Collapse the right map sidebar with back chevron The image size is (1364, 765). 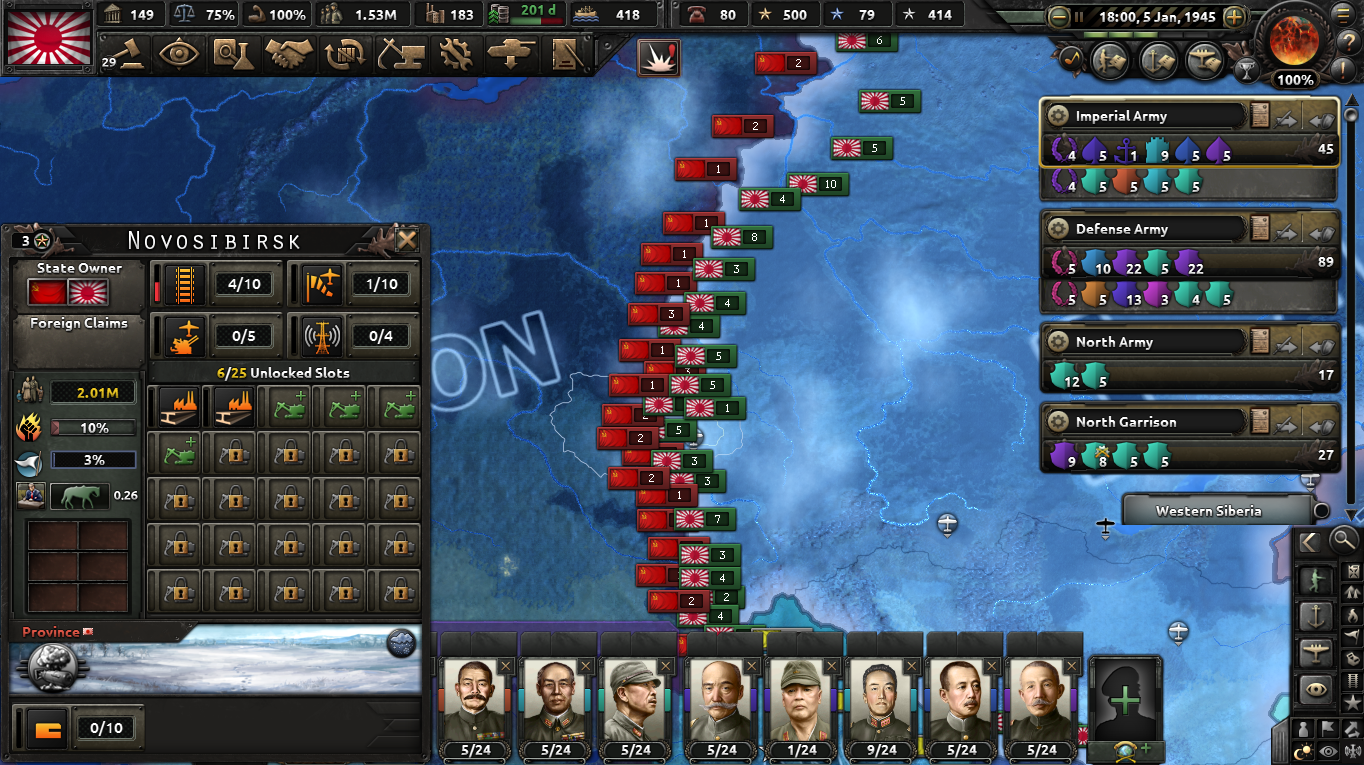point(1308,541)
